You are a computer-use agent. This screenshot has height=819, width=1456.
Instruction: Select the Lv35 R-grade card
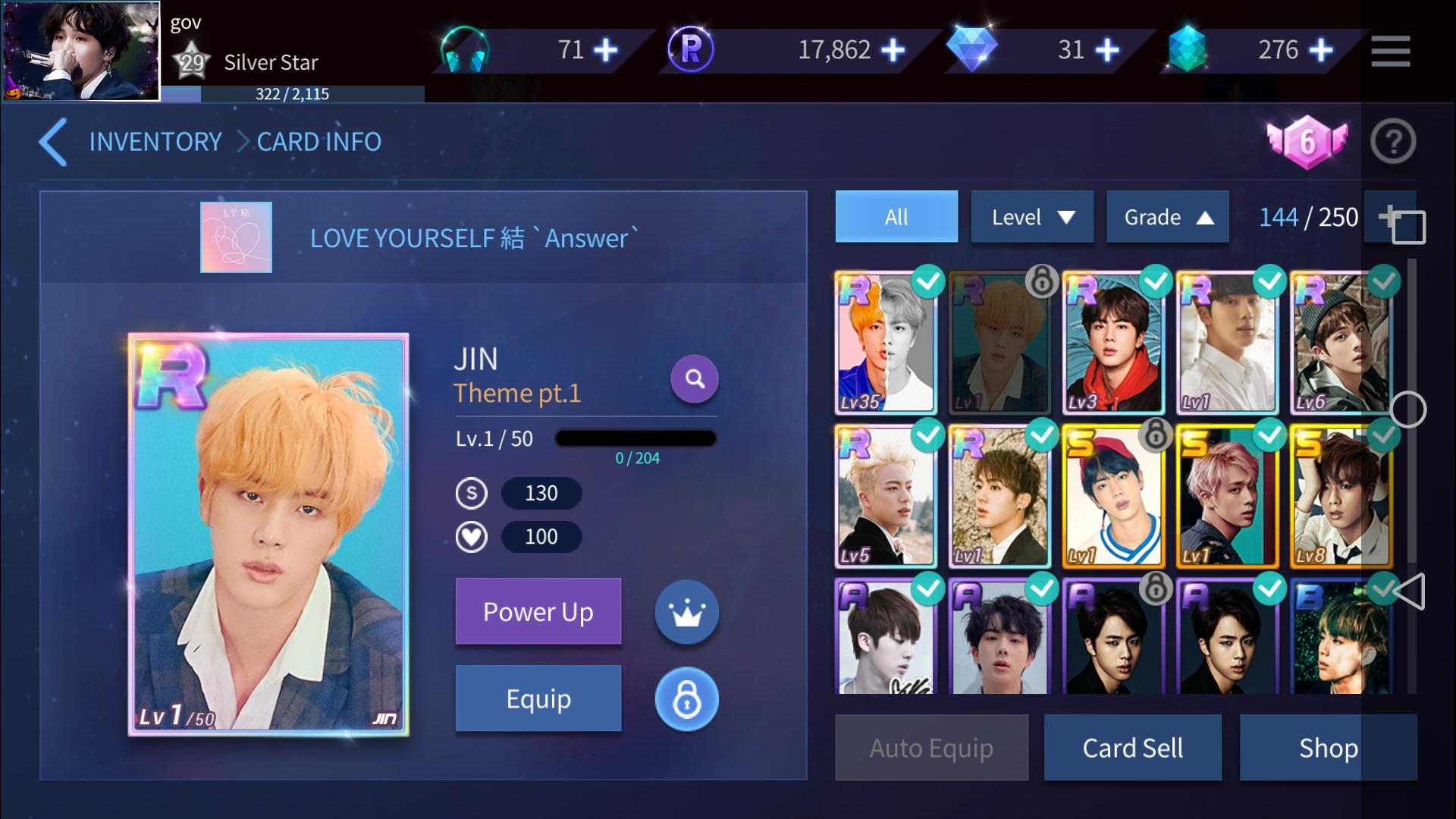coord(886,343)
